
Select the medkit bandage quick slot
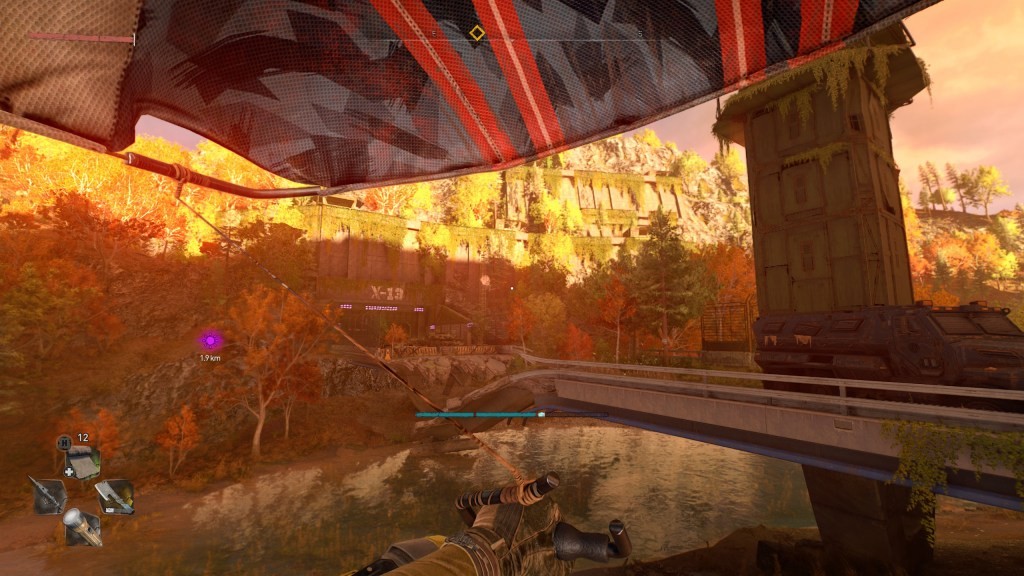[x=83, y=462]
